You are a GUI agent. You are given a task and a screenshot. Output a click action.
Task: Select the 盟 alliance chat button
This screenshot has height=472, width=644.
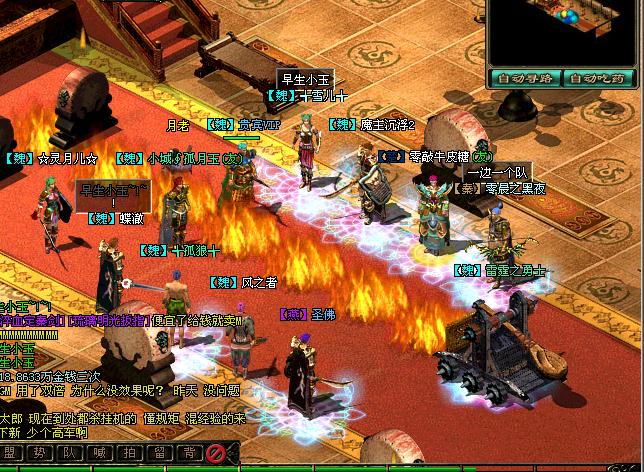click(x=11, y=454)
